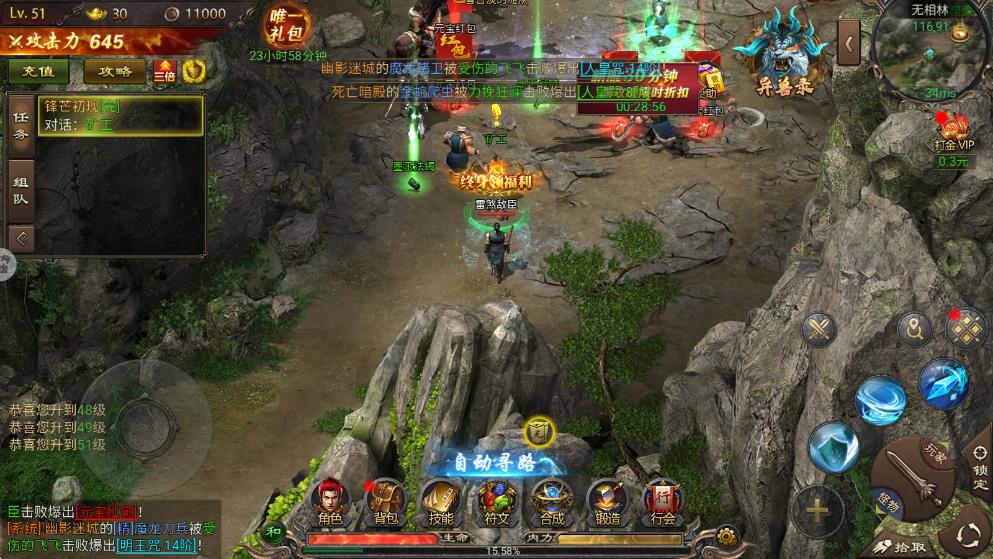This screenshot has width=993, height=559.
Task: Open the 符文 runes menu
Action: click(x=496, y=501)
